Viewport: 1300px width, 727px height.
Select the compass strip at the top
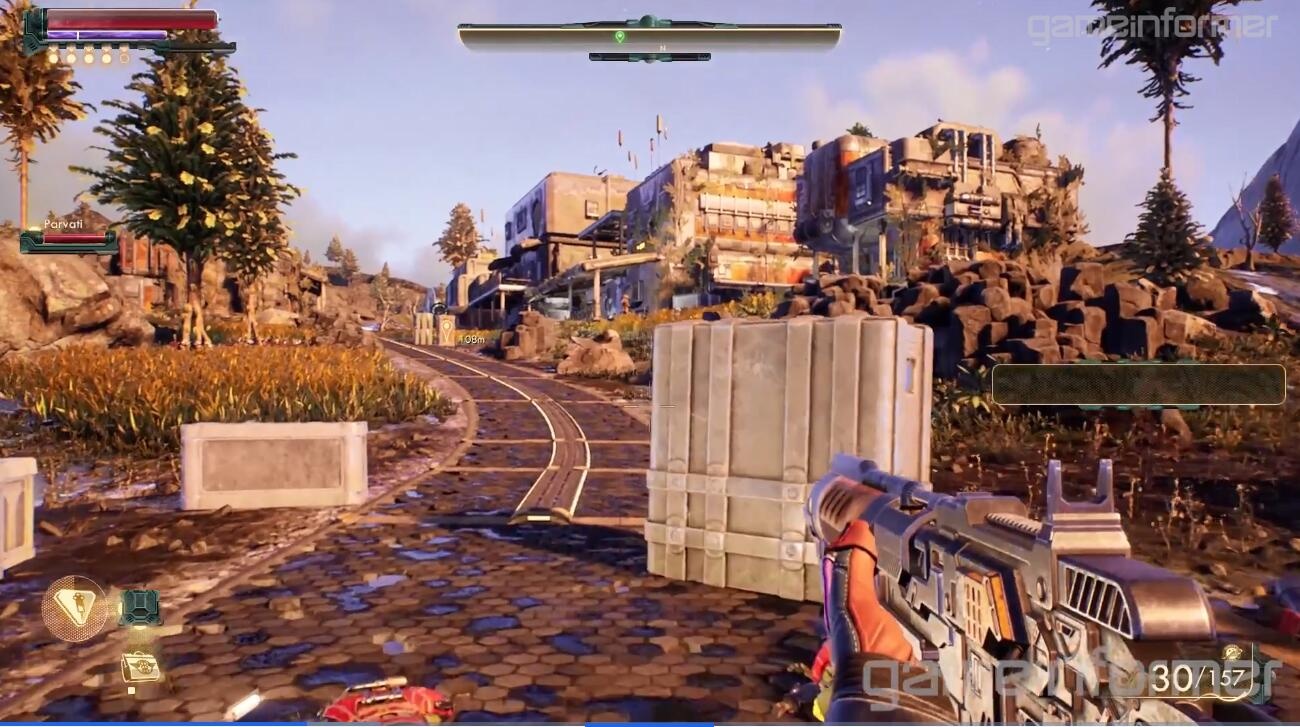tap(649, 38)
